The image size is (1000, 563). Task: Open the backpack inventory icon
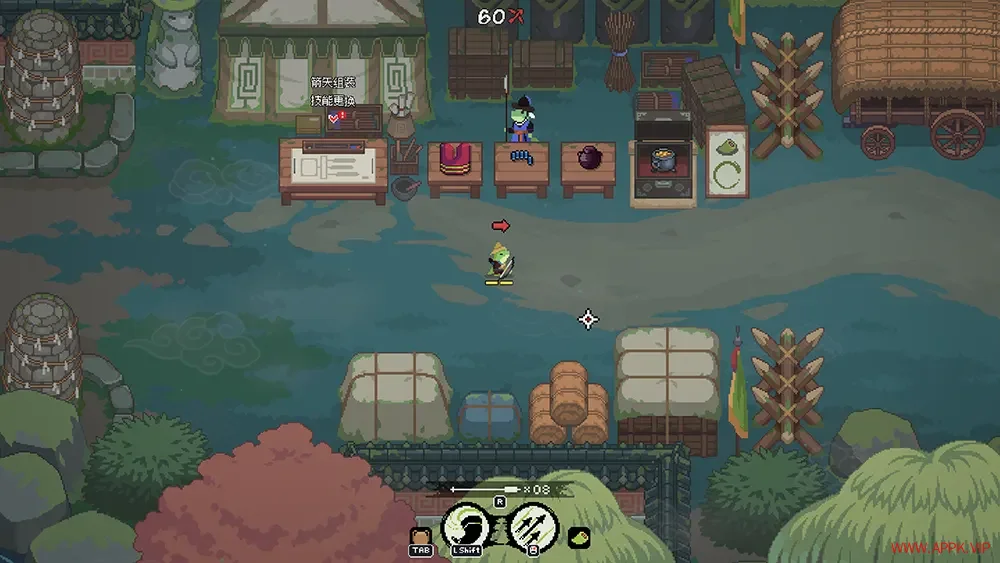pos(421,534)
